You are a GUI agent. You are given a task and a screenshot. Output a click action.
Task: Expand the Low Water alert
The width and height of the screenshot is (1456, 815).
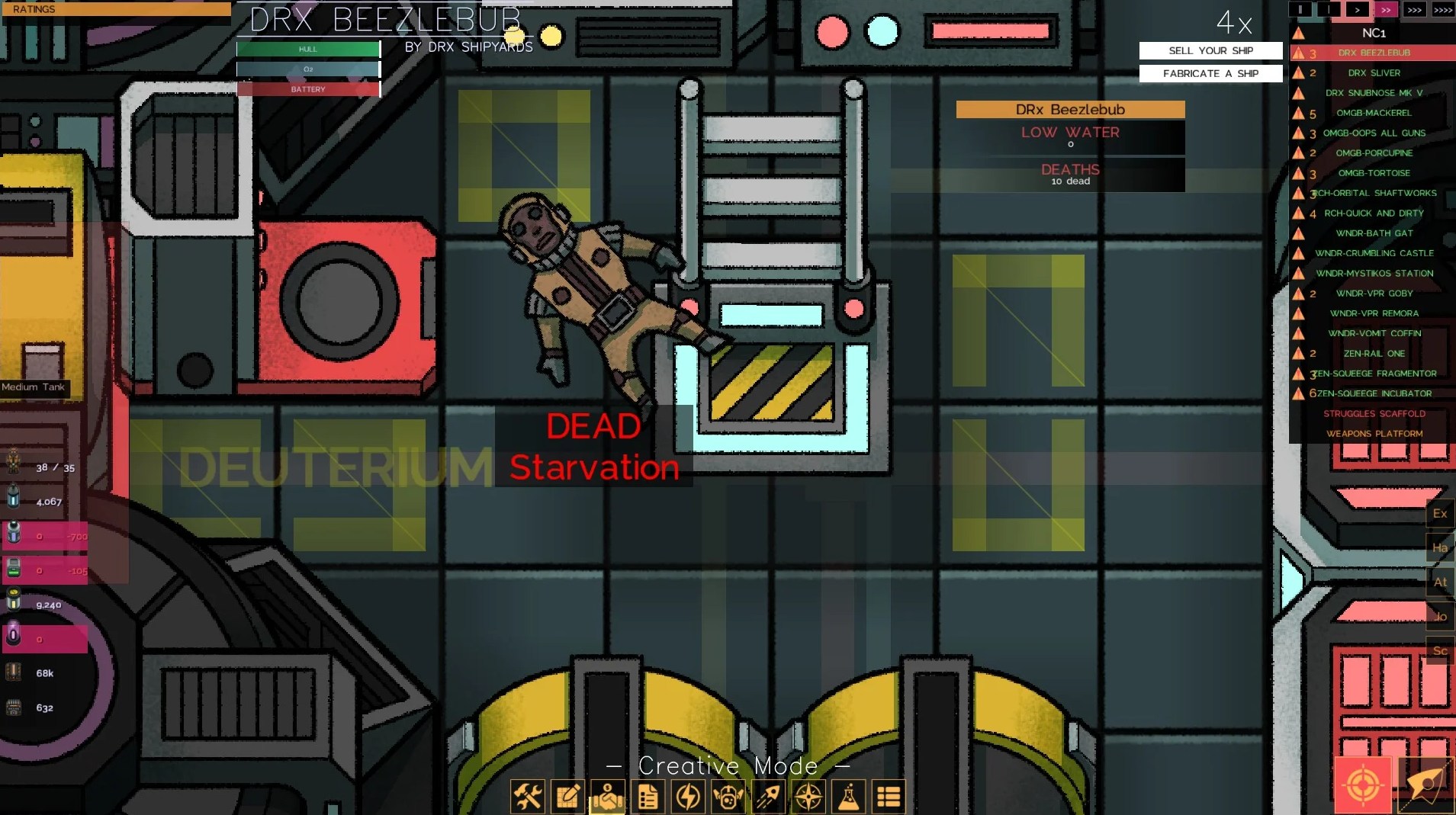point(1070,136)
